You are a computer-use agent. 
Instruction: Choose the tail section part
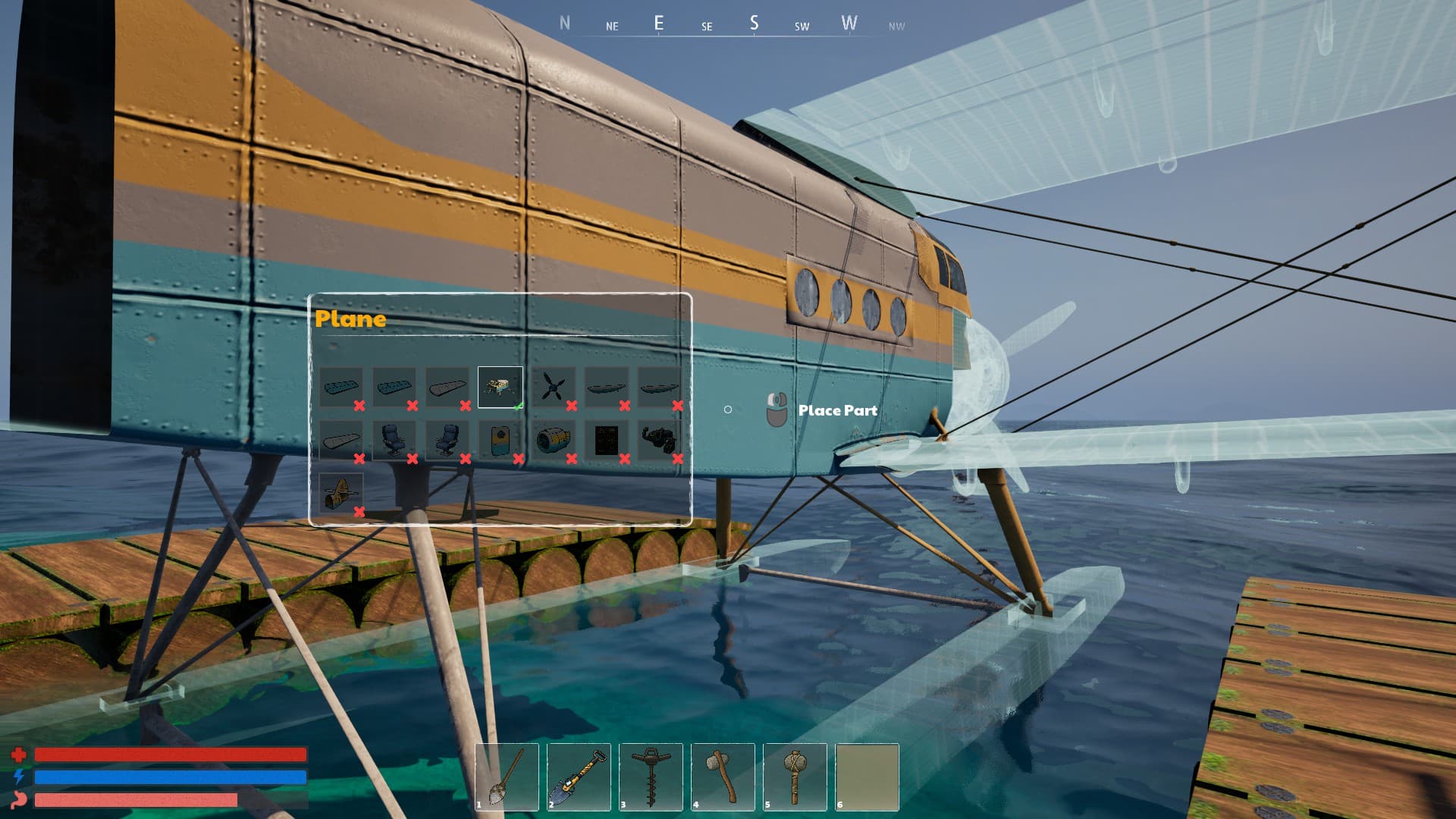coord(340,494)
